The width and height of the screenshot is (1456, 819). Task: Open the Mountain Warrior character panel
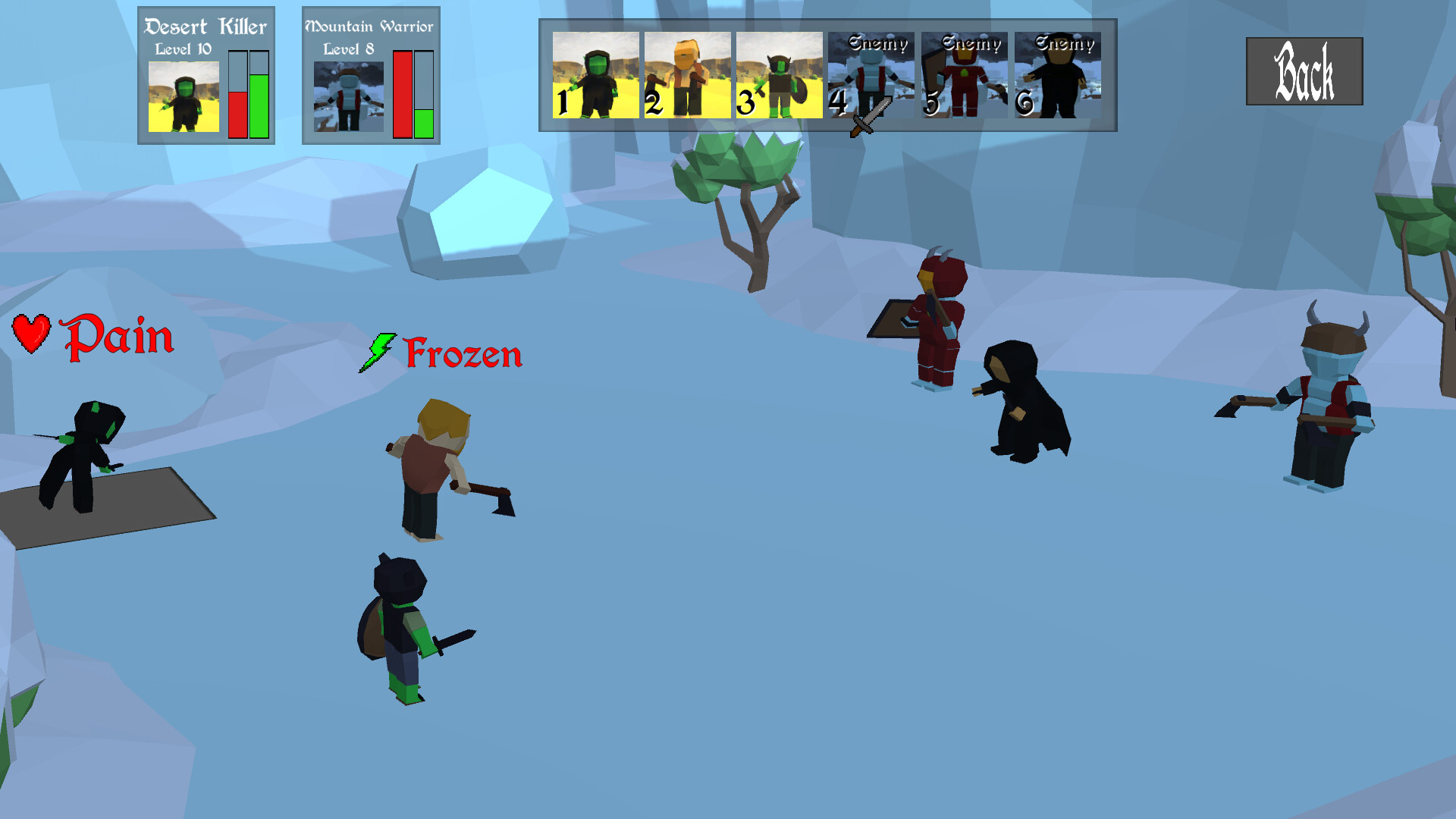click(x=369, y=74)
